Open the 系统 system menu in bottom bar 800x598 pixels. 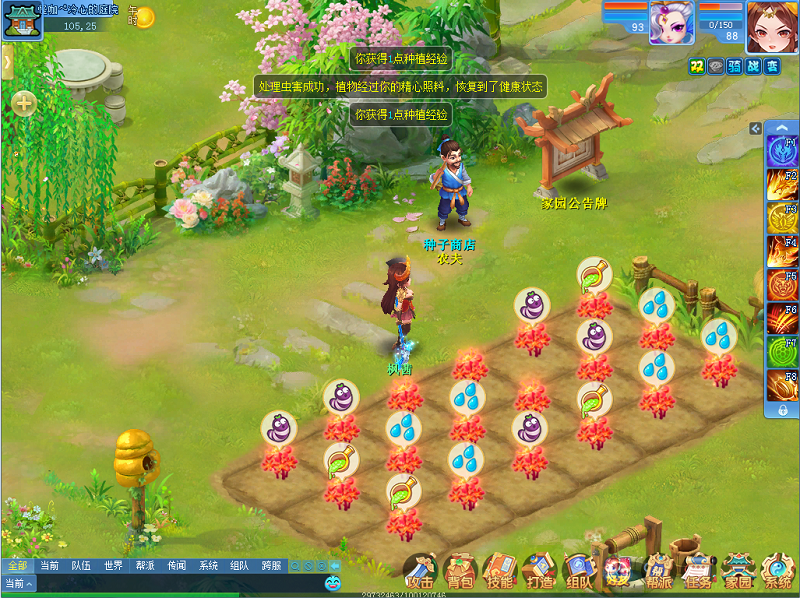tap(777, 572)
